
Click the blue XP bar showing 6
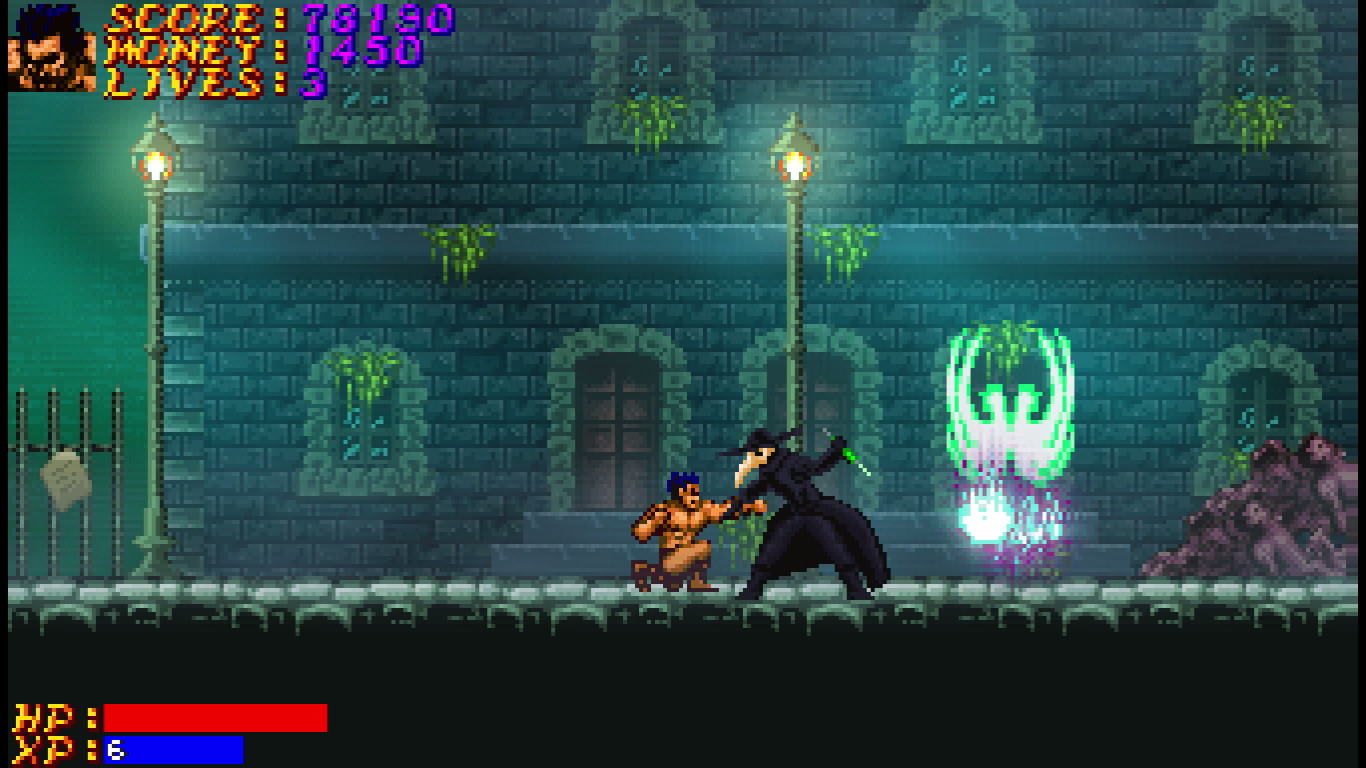(170, 748)
